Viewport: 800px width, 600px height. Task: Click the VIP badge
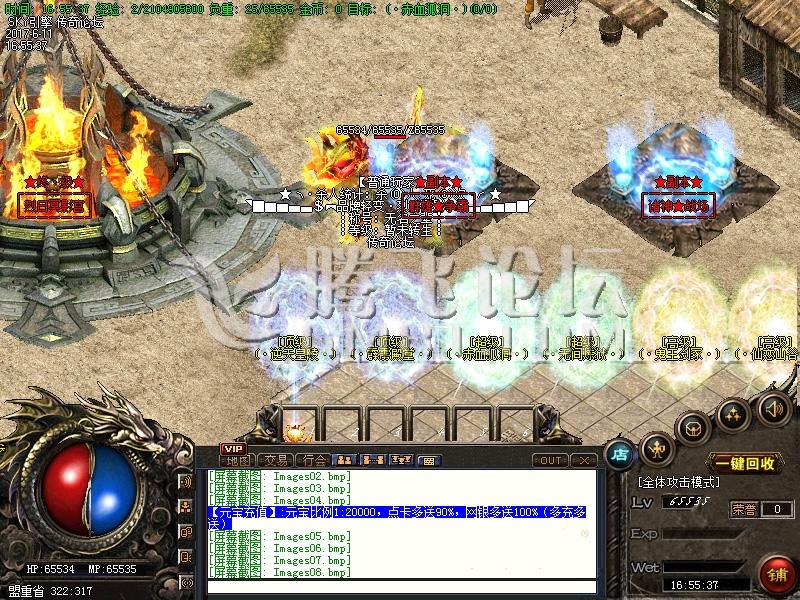(233, 449)
